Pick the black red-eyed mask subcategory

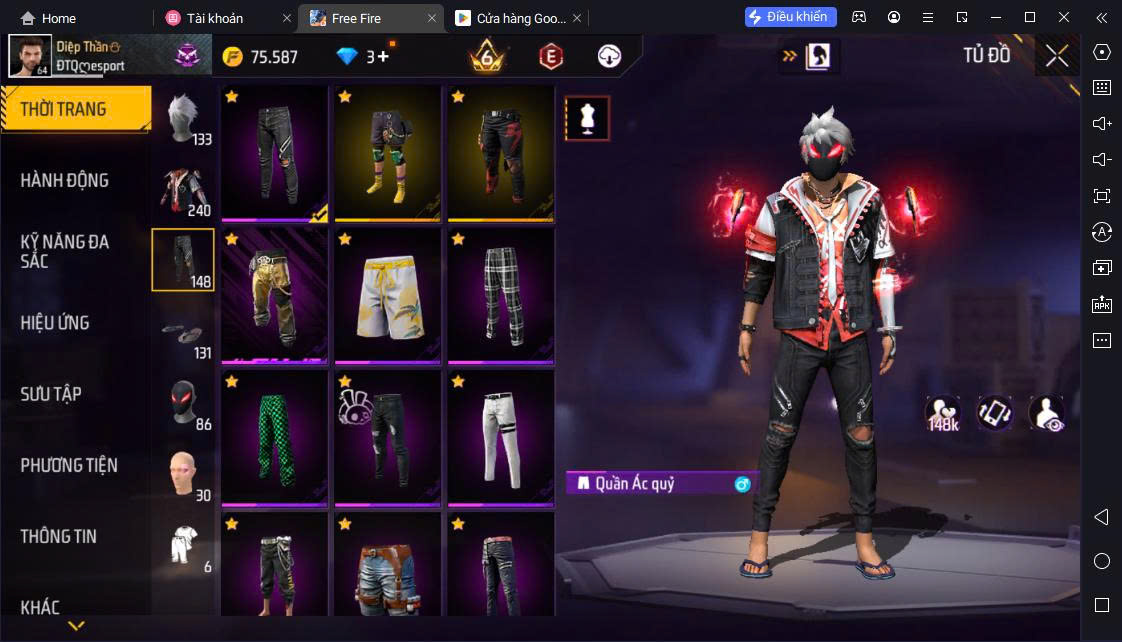click(x=184, y=405)
